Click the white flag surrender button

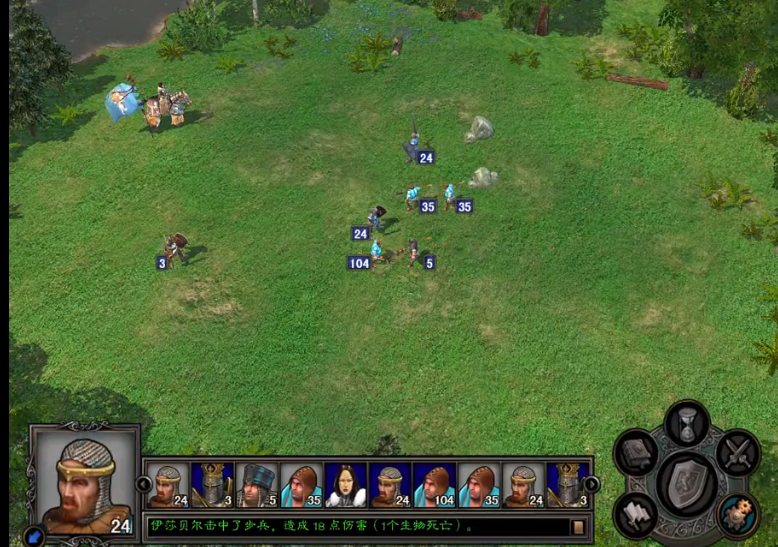tap(637, 513)
